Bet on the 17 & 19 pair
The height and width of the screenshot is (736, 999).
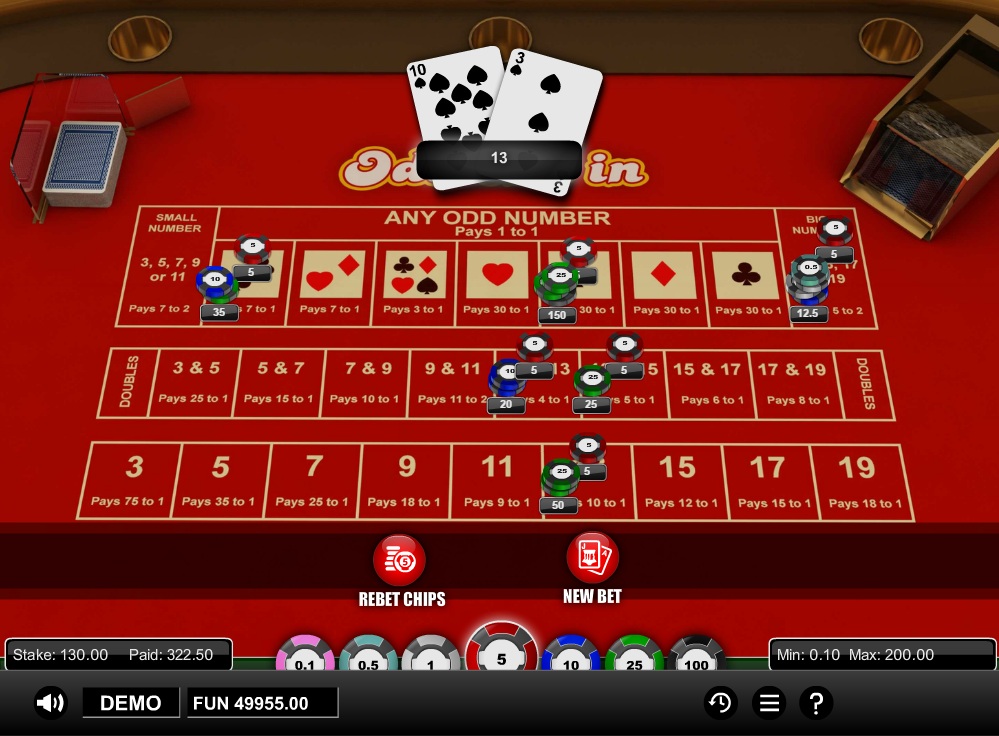(x=792, y=382)
